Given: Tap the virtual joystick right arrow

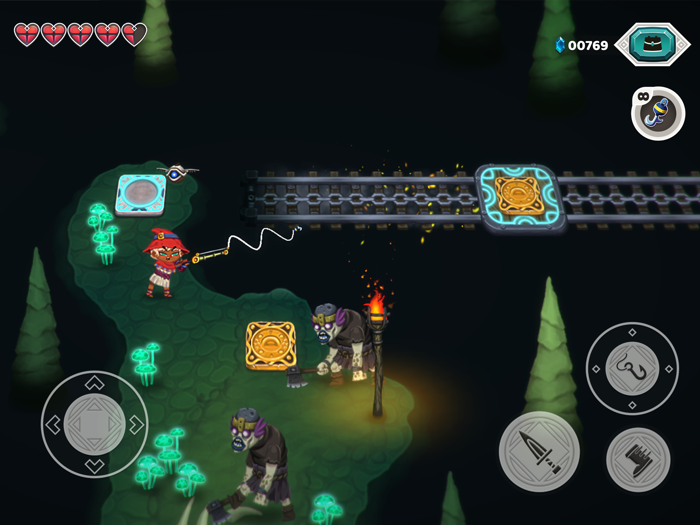Looking at the screenshot, I should 136,425.
